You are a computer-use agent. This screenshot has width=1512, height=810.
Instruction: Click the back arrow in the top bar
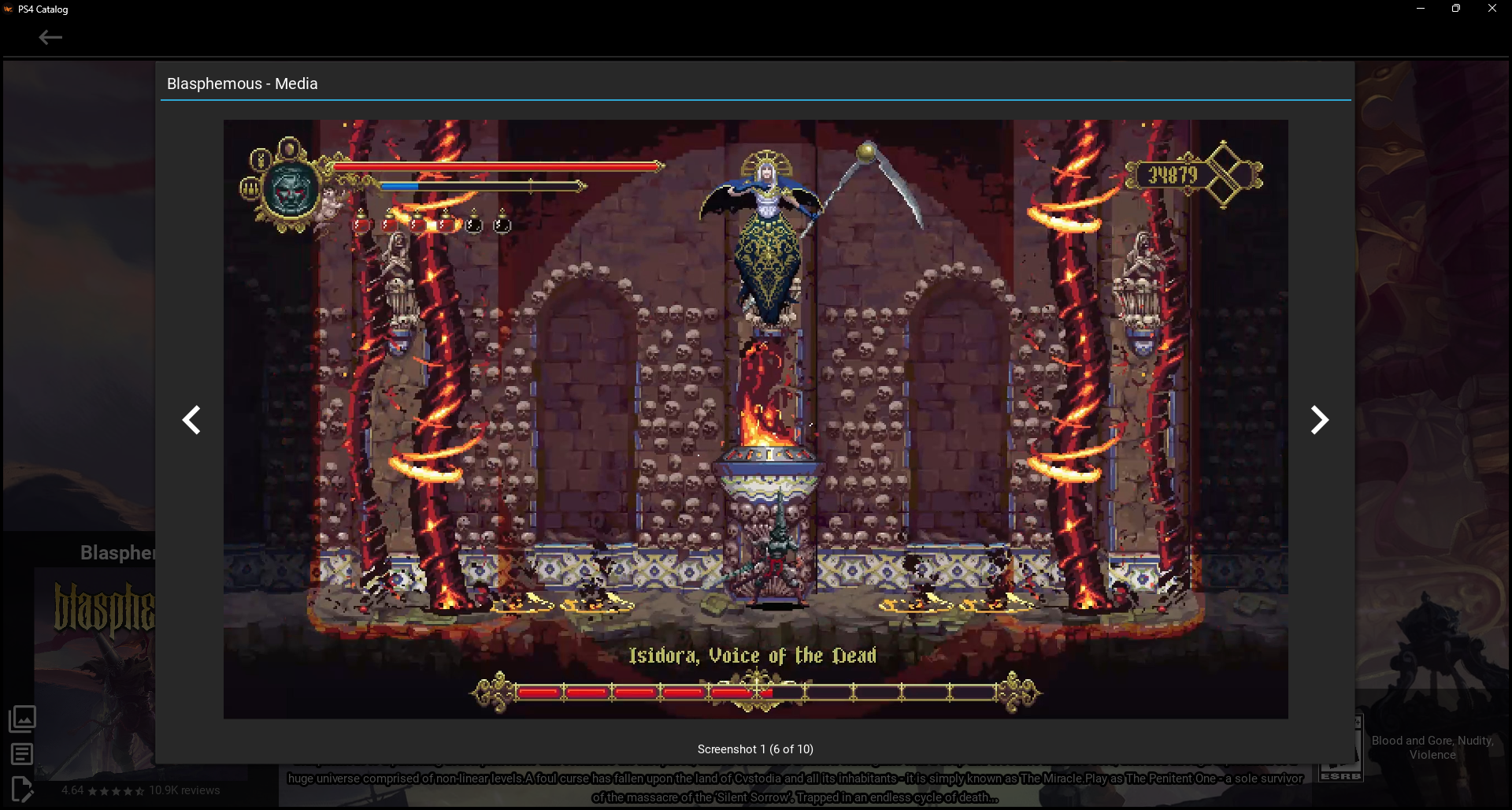(x=50, y=37)
